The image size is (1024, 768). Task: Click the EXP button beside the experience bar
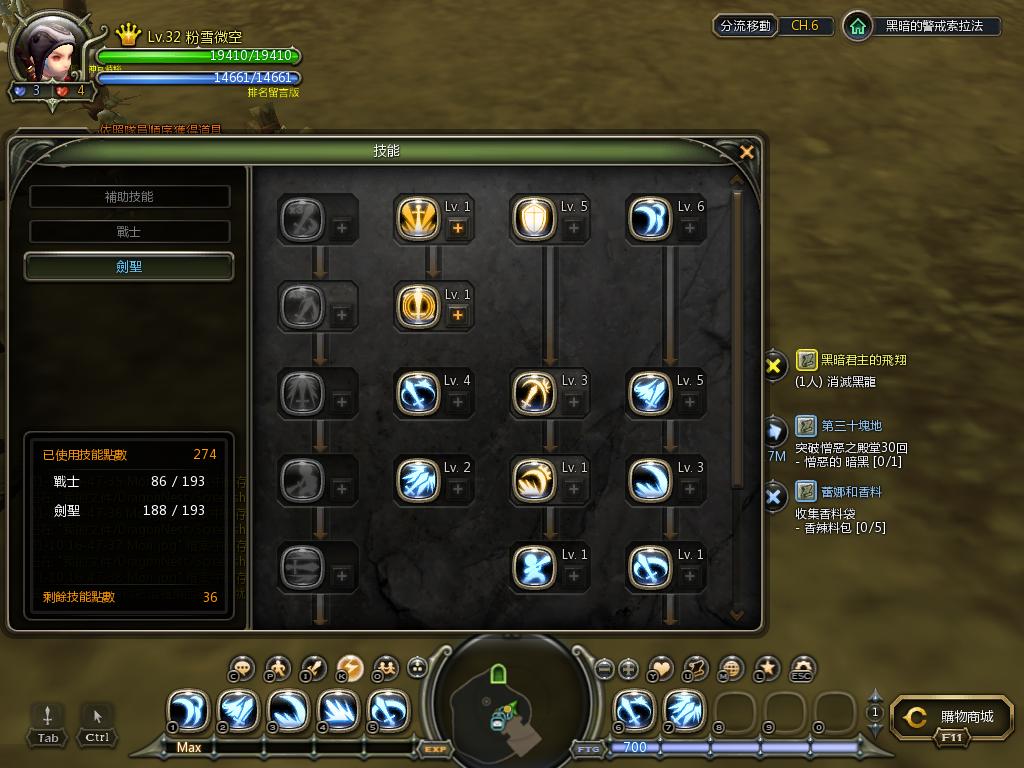point(435,748)
